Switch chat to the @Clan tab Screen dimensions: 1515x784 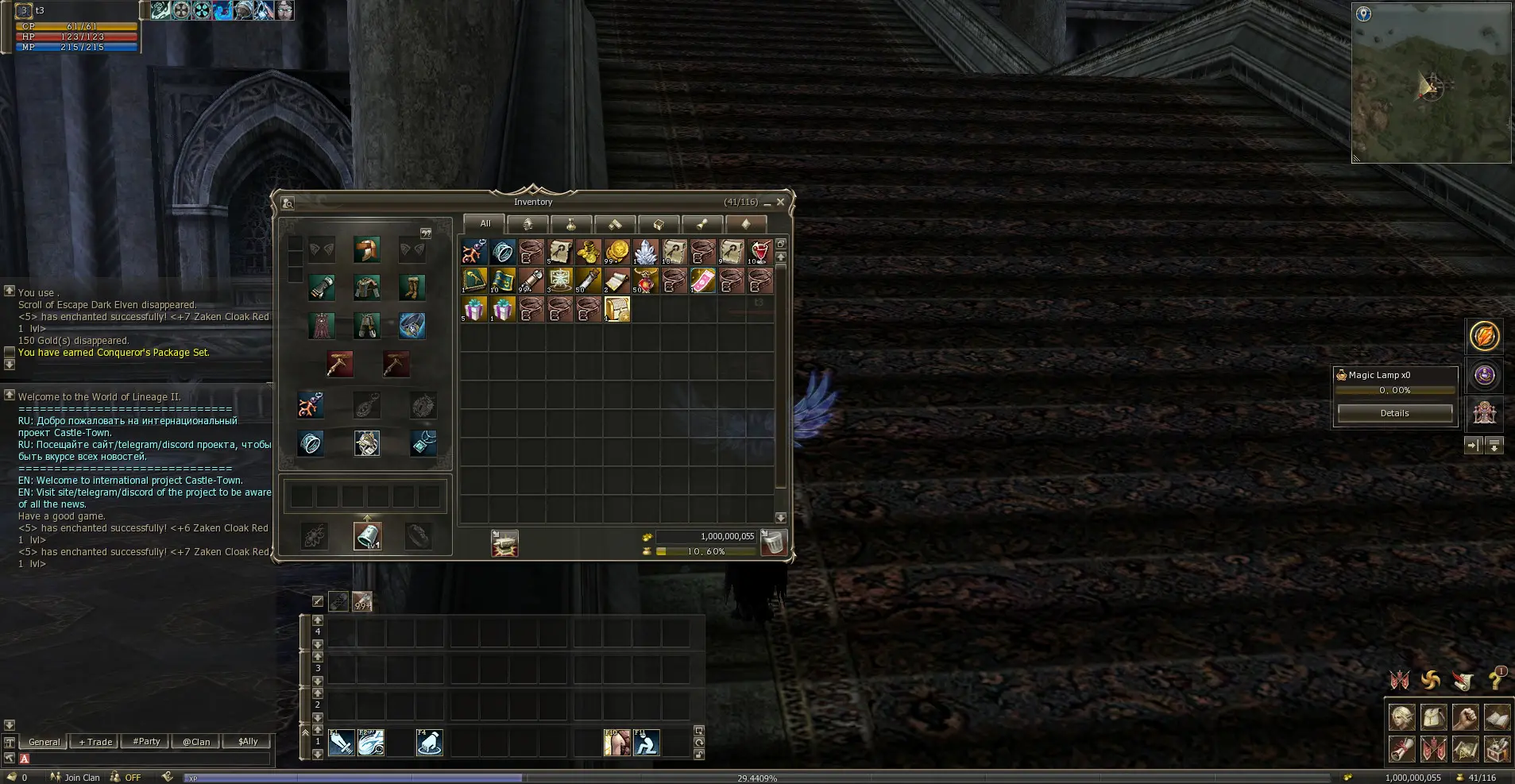[x=196, y=742]
